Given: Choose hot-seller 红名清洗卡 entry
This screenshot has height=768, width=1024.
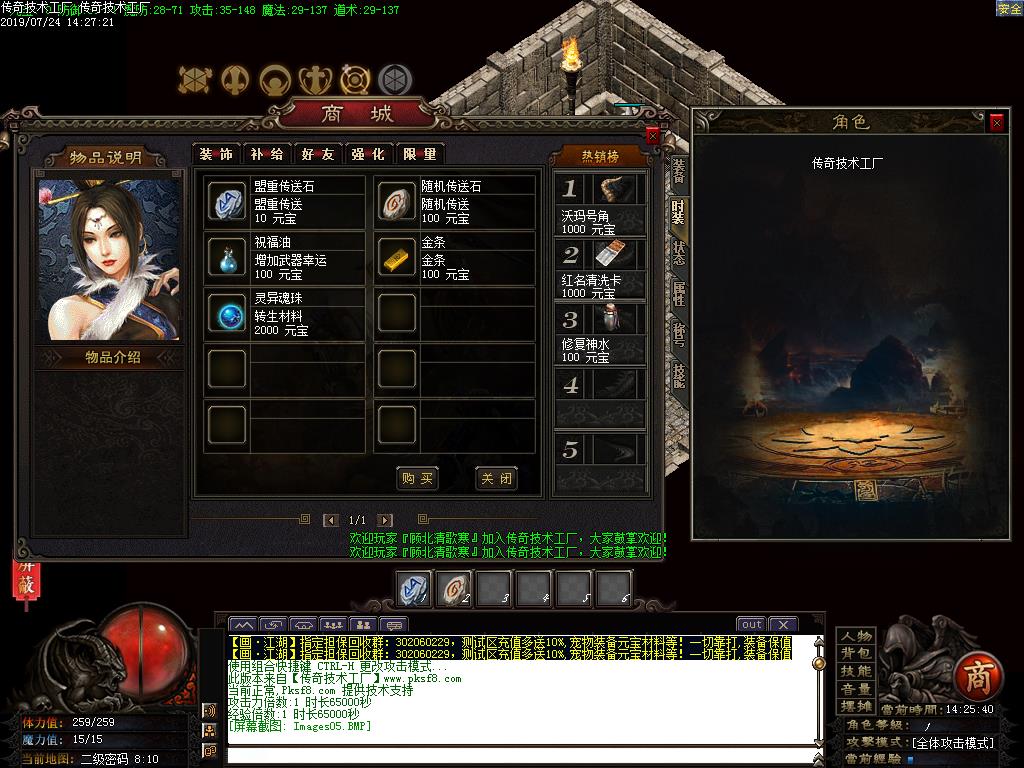Looking at the screenshot, I should tap(600, 269).
